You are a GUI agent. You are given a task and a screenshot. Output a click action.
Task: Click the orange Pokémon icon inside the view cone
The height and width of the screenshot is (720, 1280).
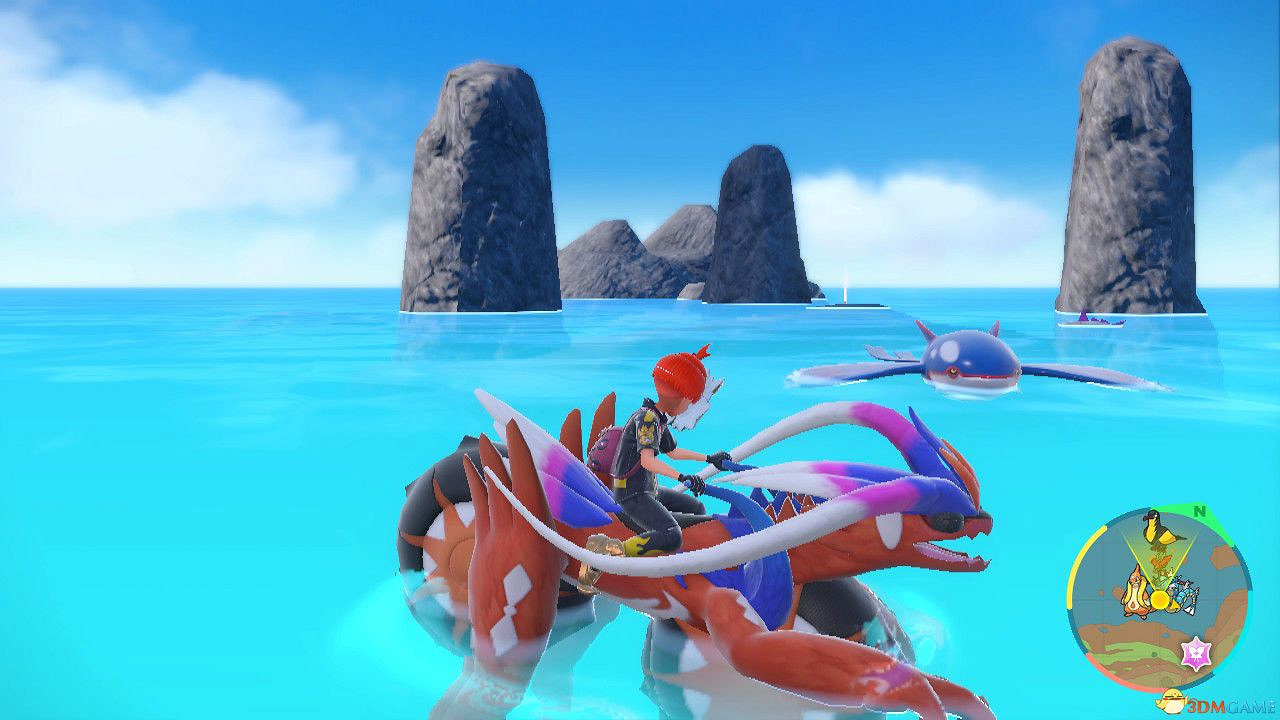pyautogui.click(x=1160, y=562)
